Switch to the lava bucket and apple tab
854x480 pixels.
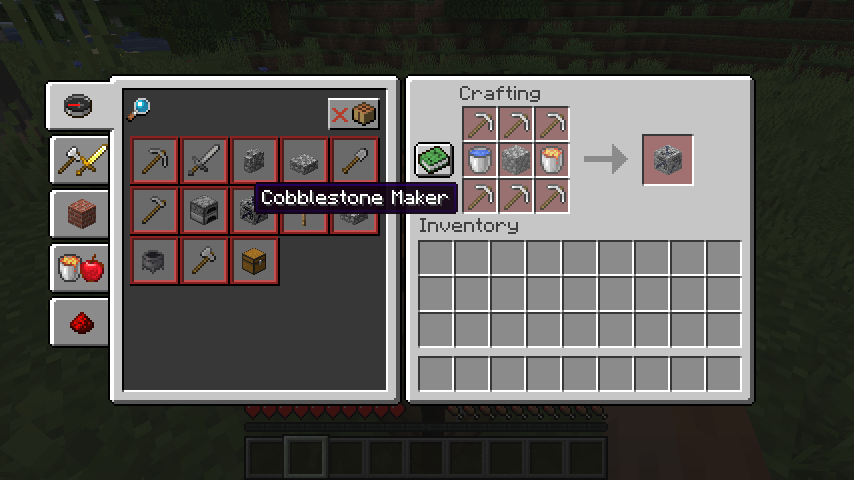(x=80, y=267)
